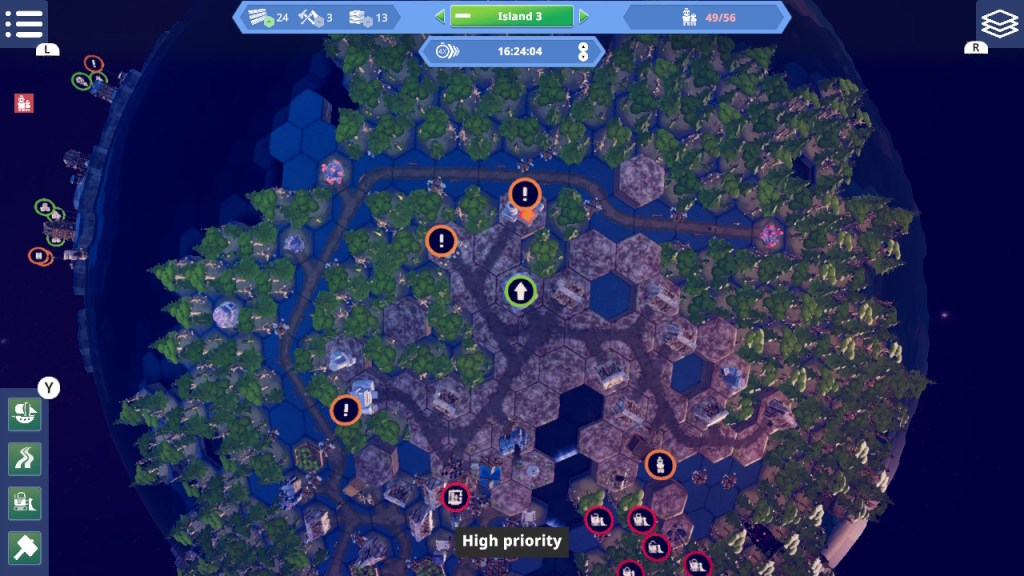This screenshot has width=1024, height=576.
Task: Click the red worker shortage alert icon
Action: [x=24, y=102]
